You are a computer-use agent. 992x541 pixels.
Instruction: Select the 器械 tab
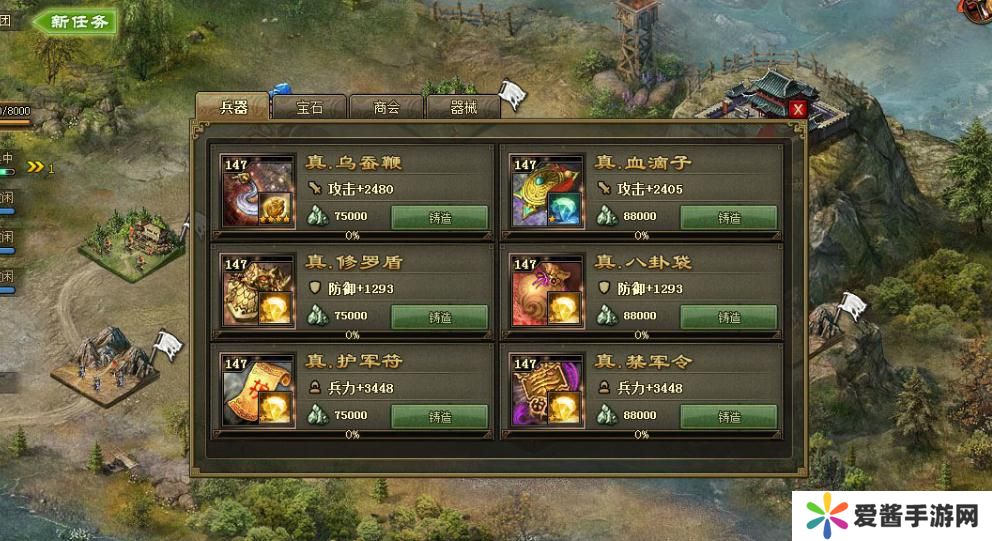tap(463, 107)
